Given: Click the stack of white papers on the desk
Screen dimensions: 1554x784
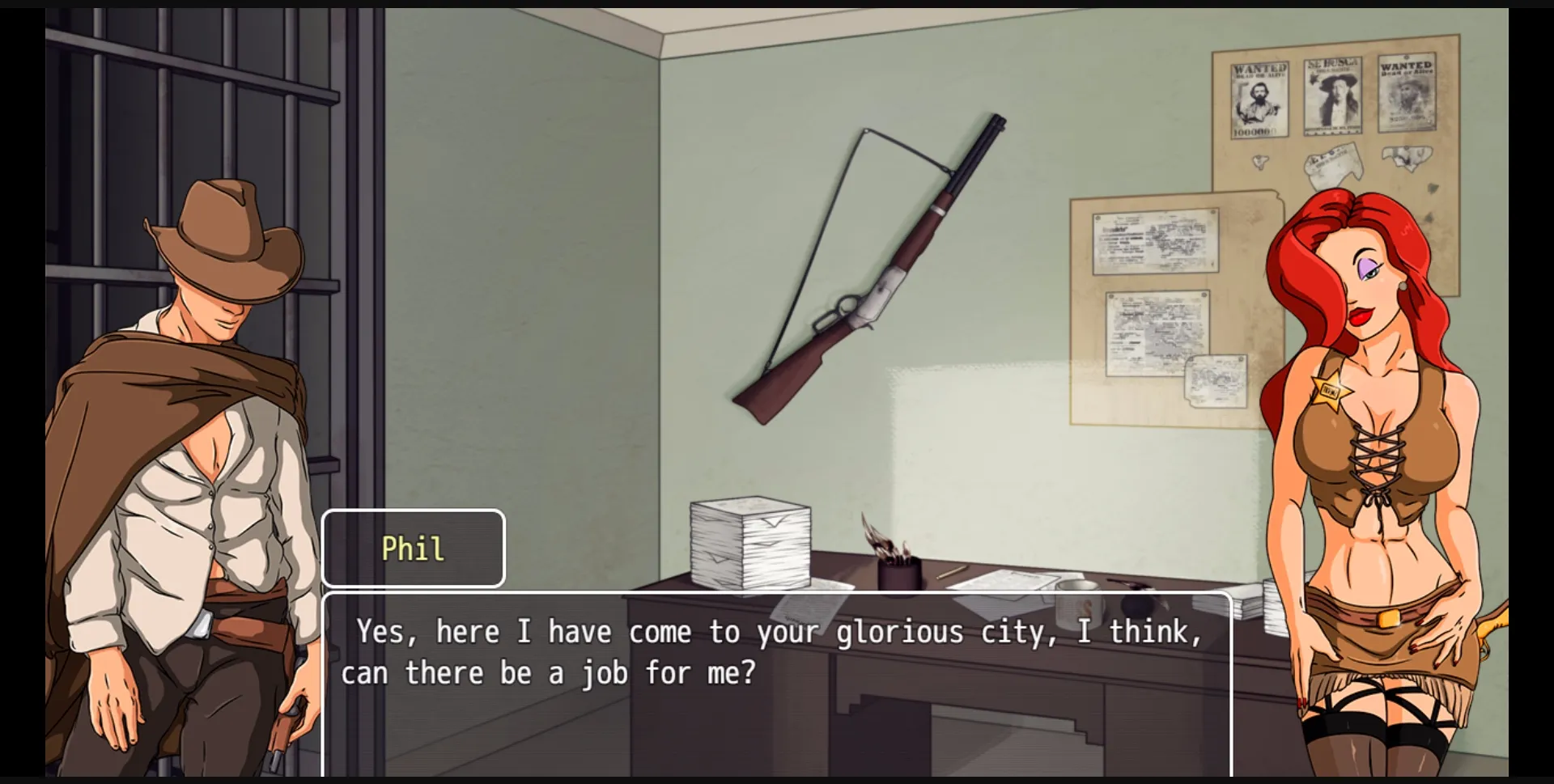Looking at the screenshot, I should pyautogui.click(x=749, y=542).
